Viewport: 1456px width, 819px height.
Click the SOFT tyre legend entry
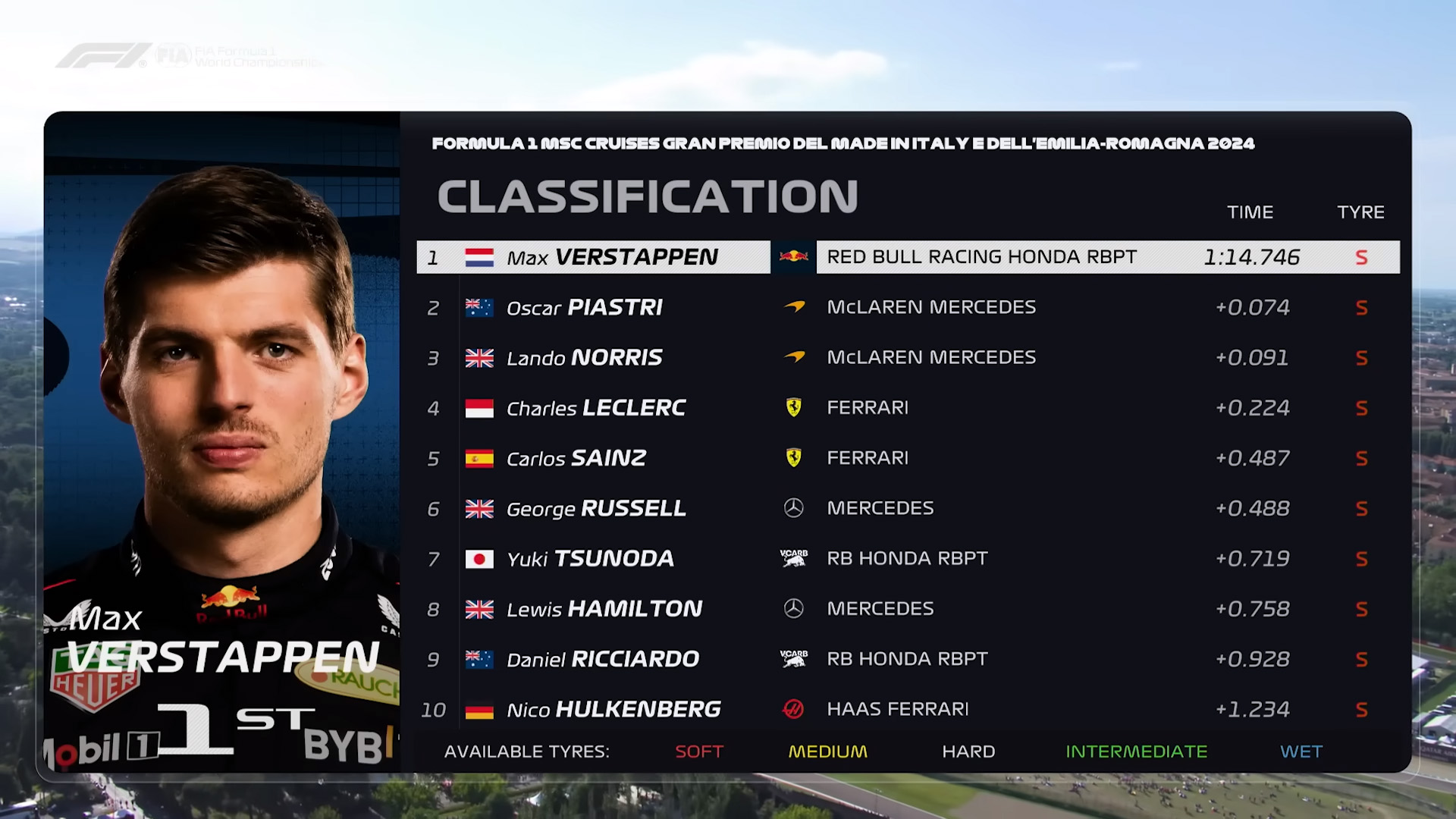(699, 752)
